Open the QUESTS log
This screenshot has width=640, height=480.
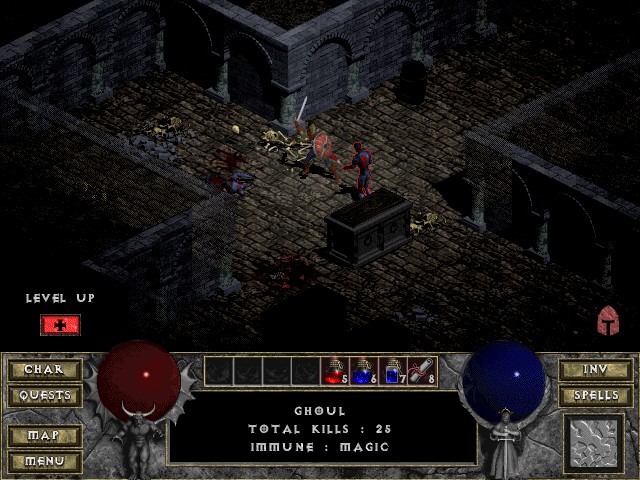44,396
